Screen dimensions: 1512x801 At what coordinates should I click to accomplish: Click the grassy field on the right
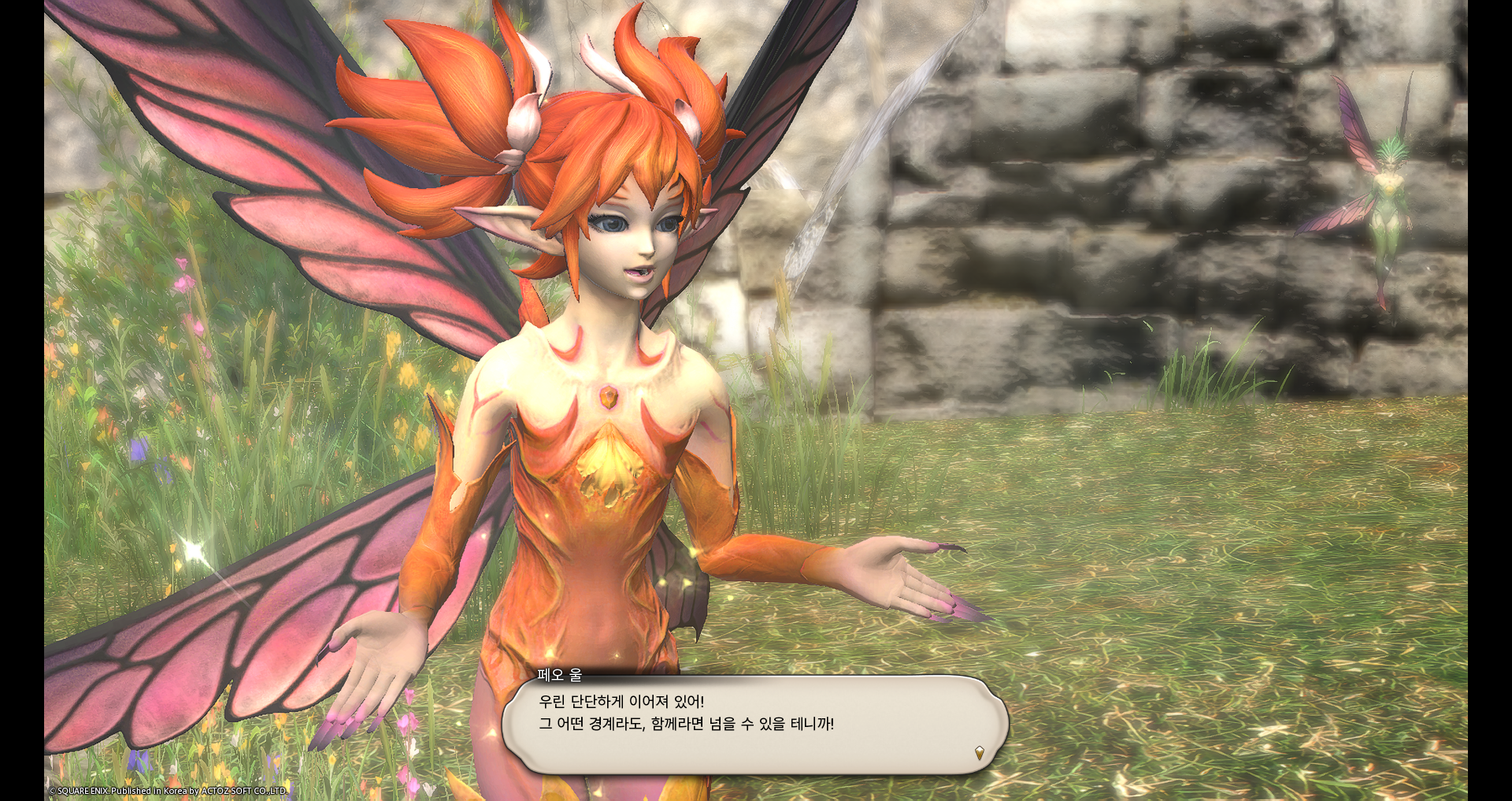[x=1221, y=591]
